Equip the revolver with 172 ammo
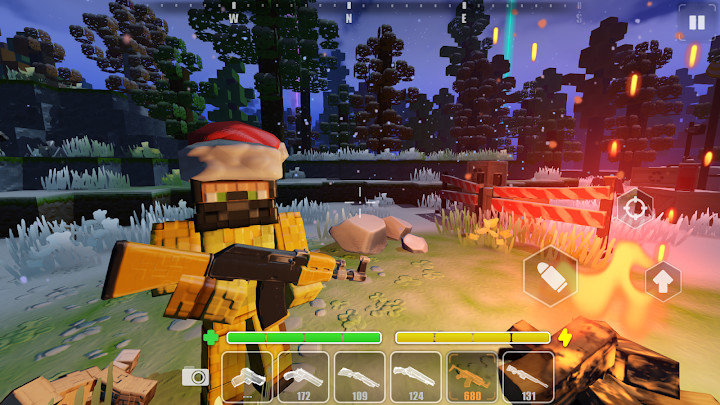Viewport: 720px width, 405px height. click(x=303, y=376)
